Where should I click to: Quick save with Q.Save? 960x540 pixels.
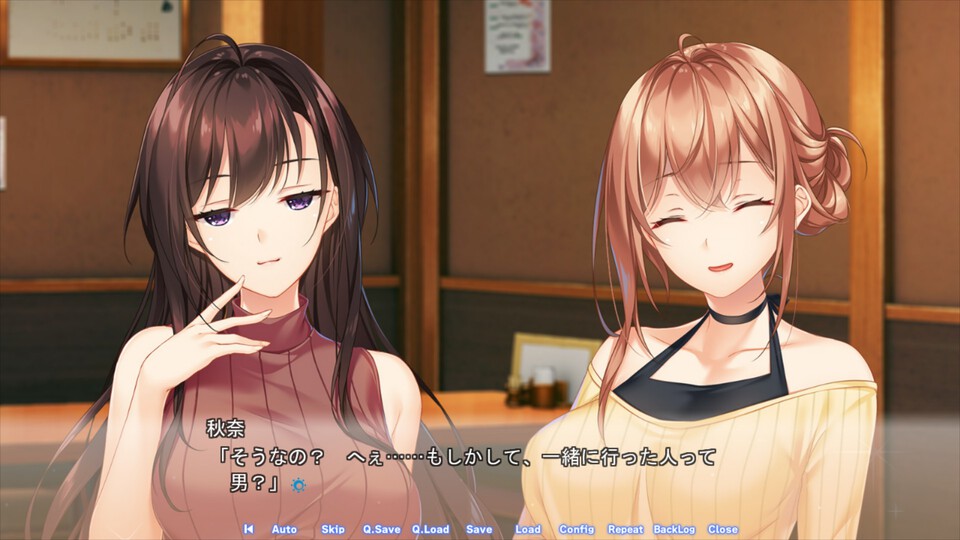pos(380,529)
